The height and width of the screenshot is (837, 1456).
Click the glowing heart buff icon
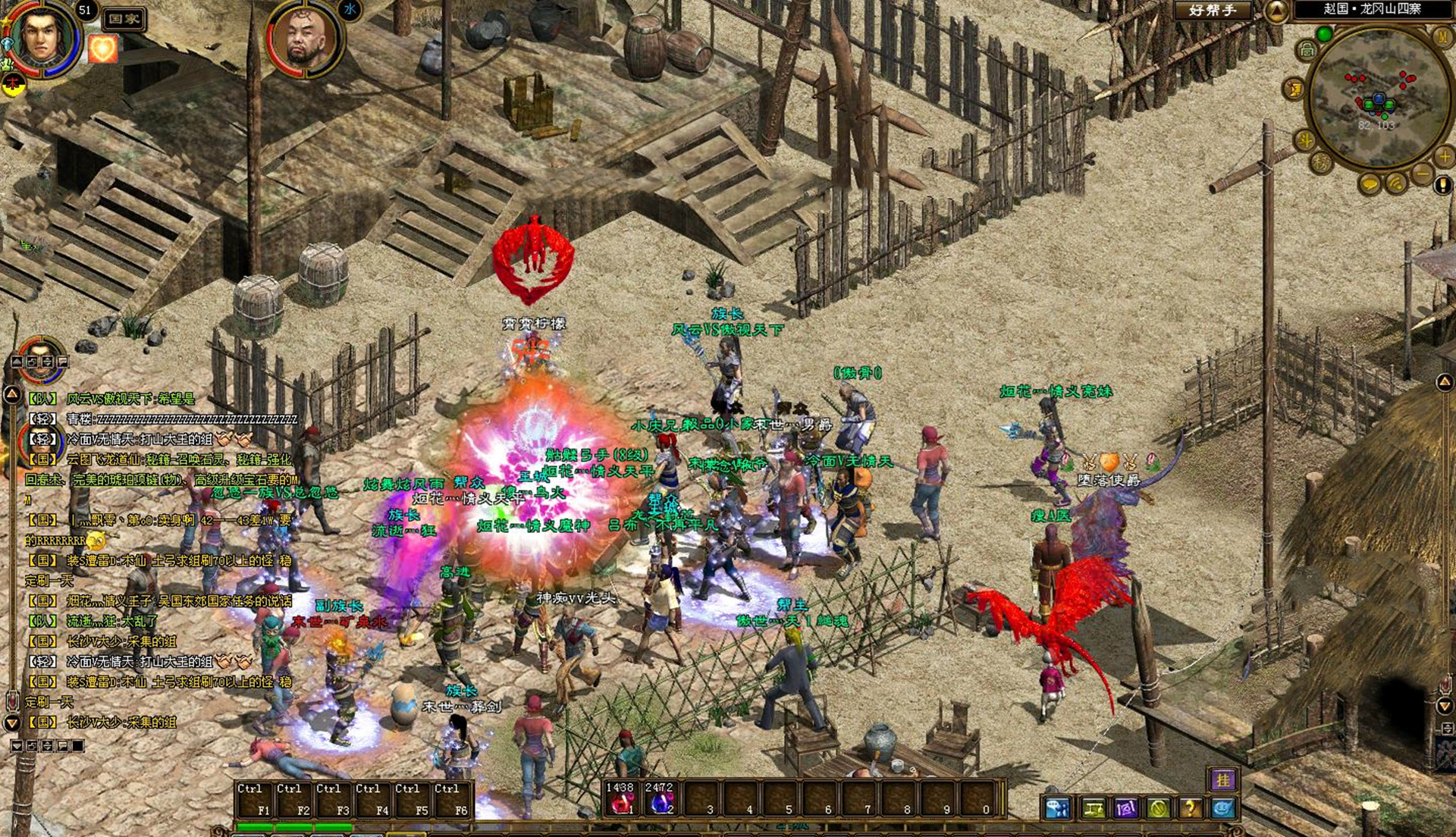[x=102, y=49]
